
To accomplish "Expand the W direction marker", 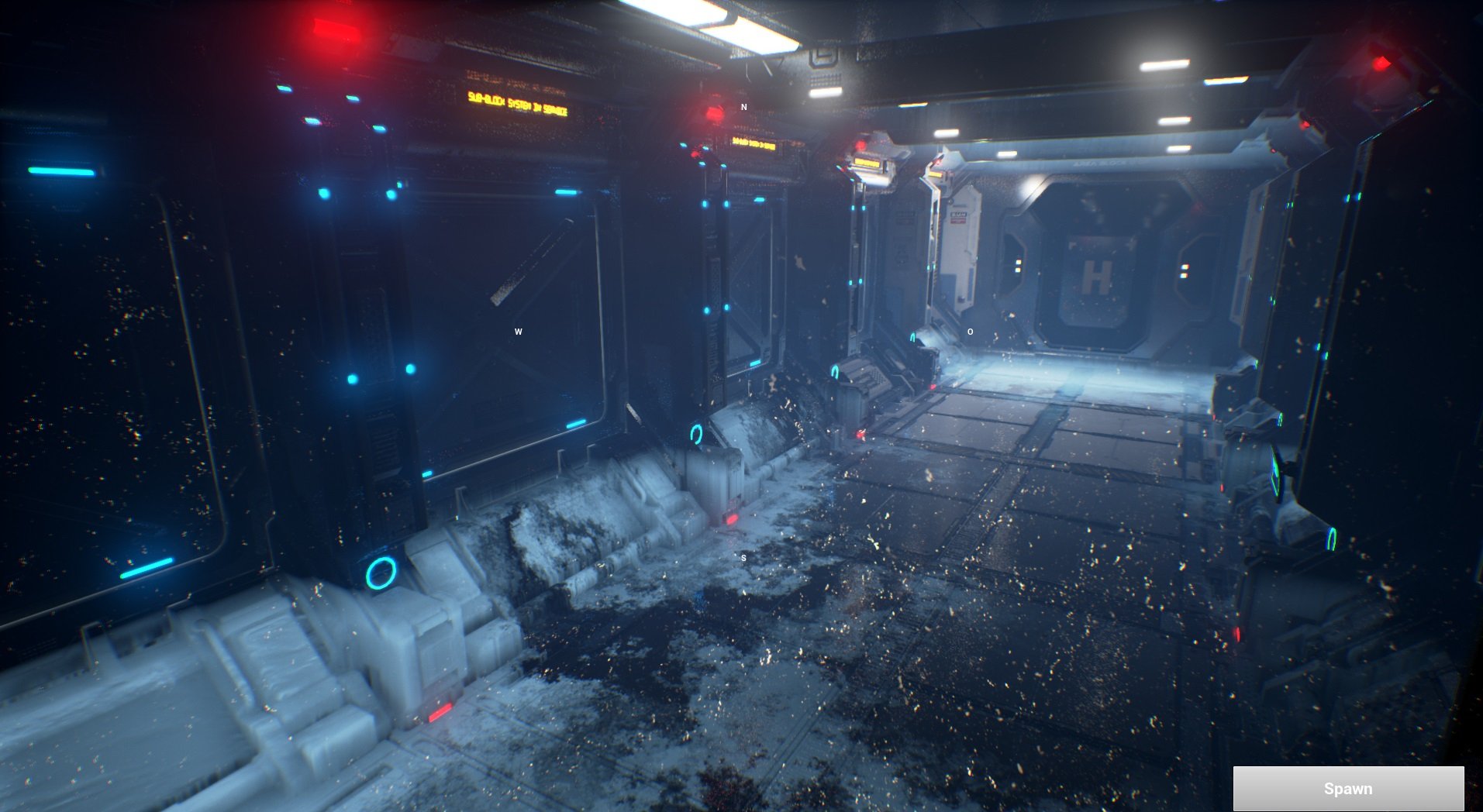I will (x=518, y=331).
